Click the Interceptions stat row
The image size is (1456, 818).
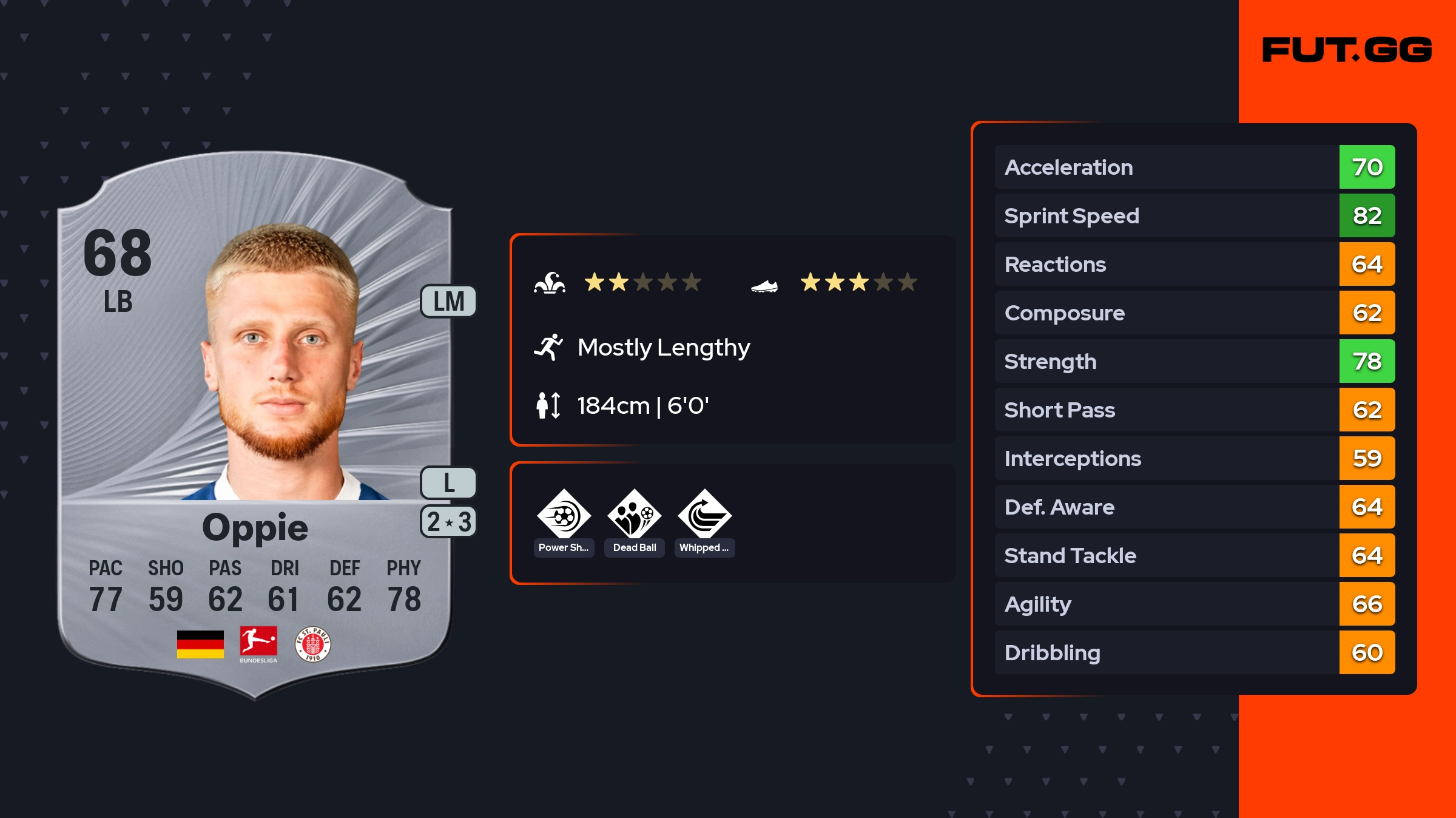1194,459
